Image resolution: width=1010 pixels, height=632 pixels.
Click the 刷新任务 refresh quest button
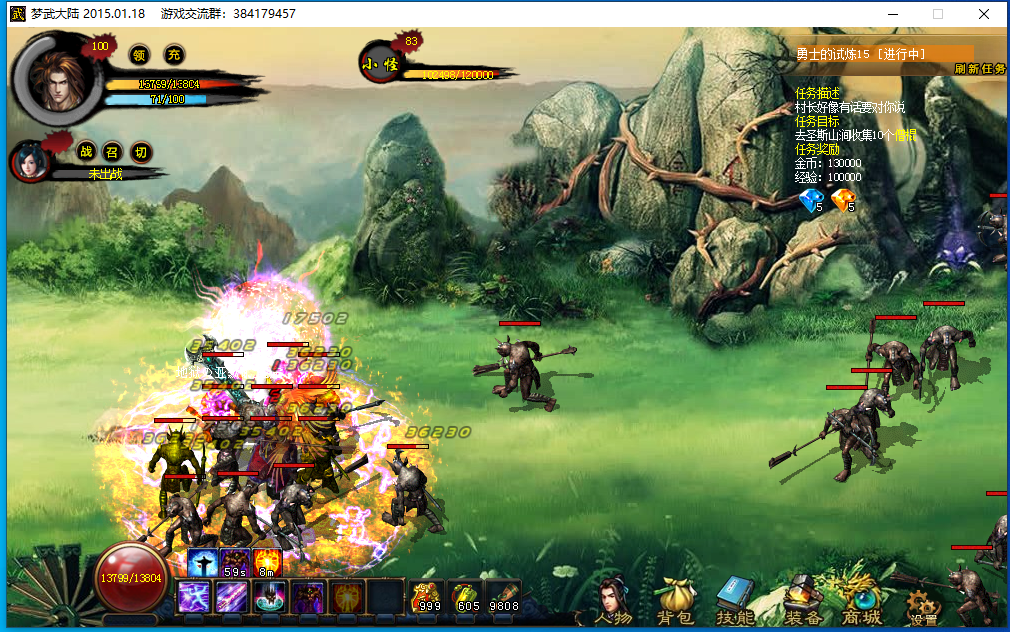click(979, 69)
